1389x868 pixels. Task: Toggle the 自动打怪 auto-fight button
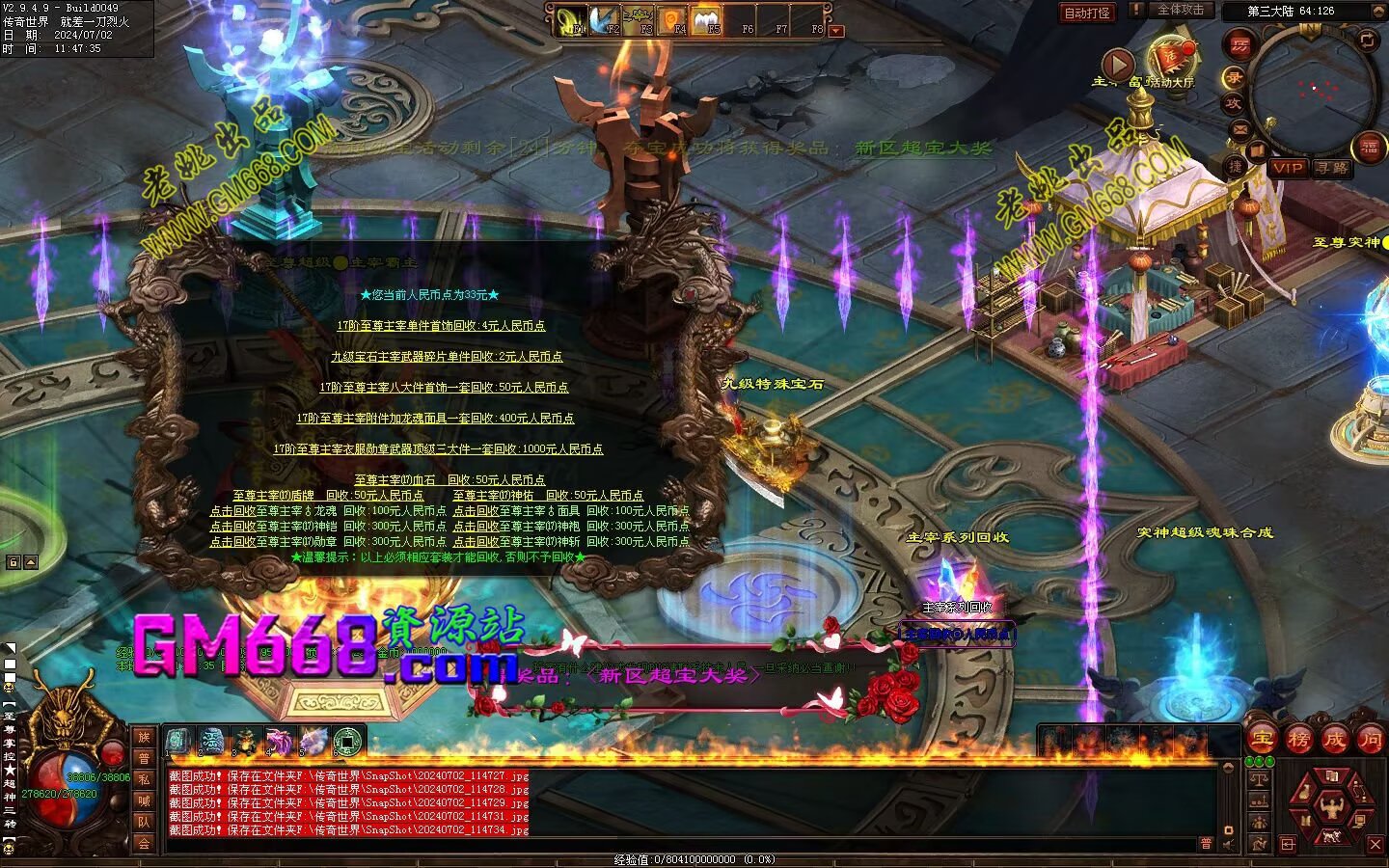tap(1086, 13)
